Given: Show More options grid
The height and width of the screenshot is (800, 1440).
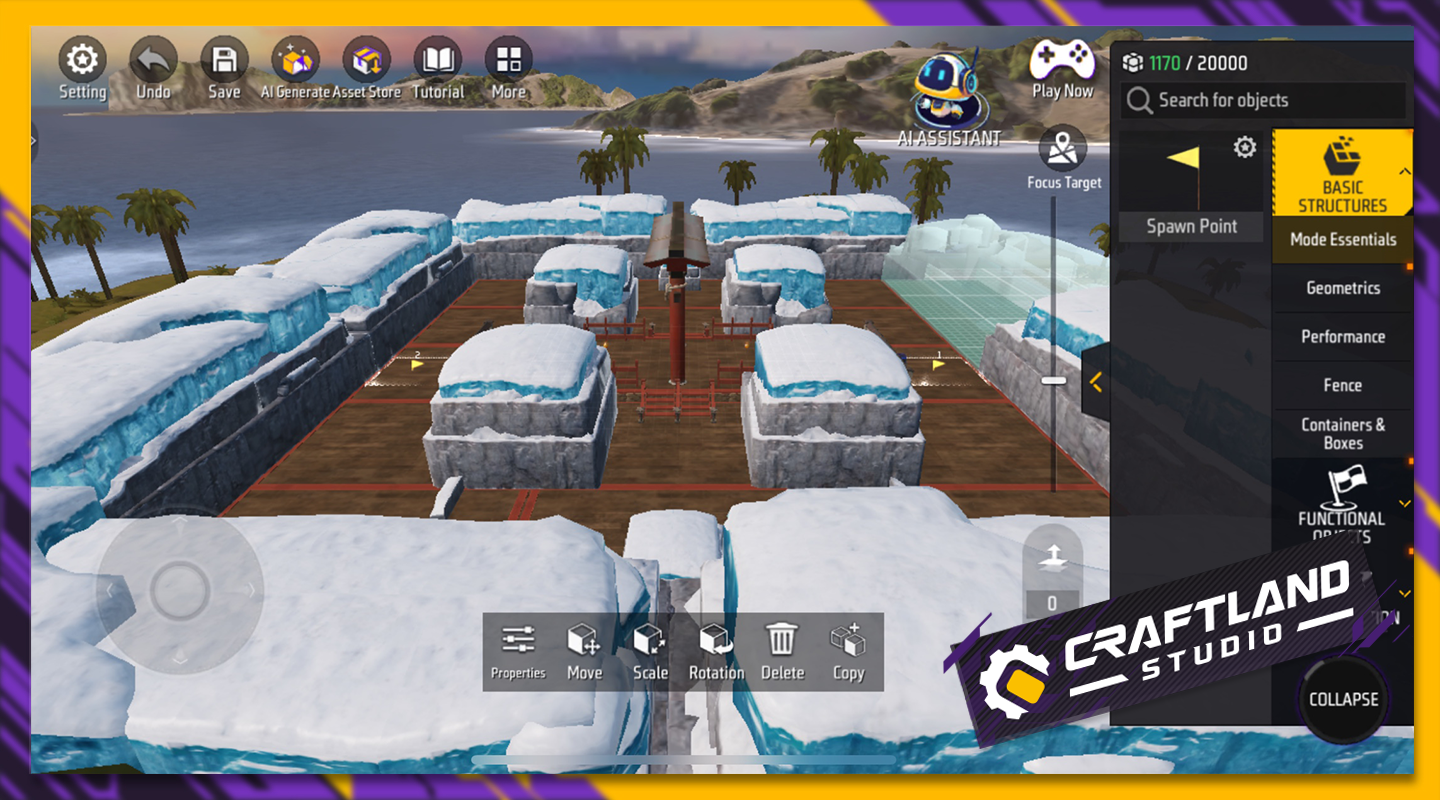Looking at the screenshot, I should click(508, 68).
